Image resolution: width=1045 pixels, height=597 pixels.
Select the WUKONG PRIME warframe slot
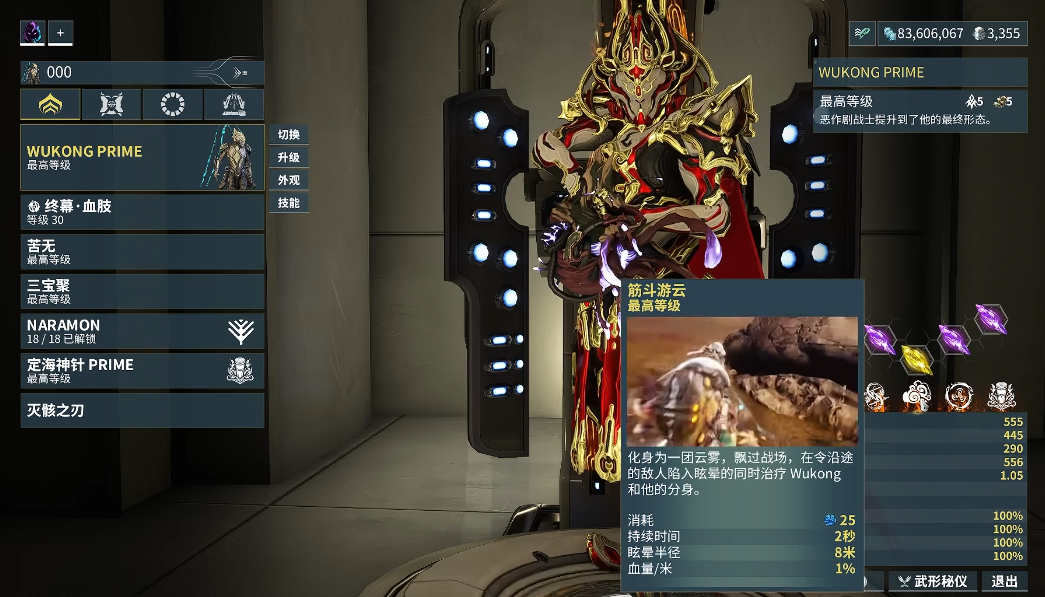(x=142, y=157)
